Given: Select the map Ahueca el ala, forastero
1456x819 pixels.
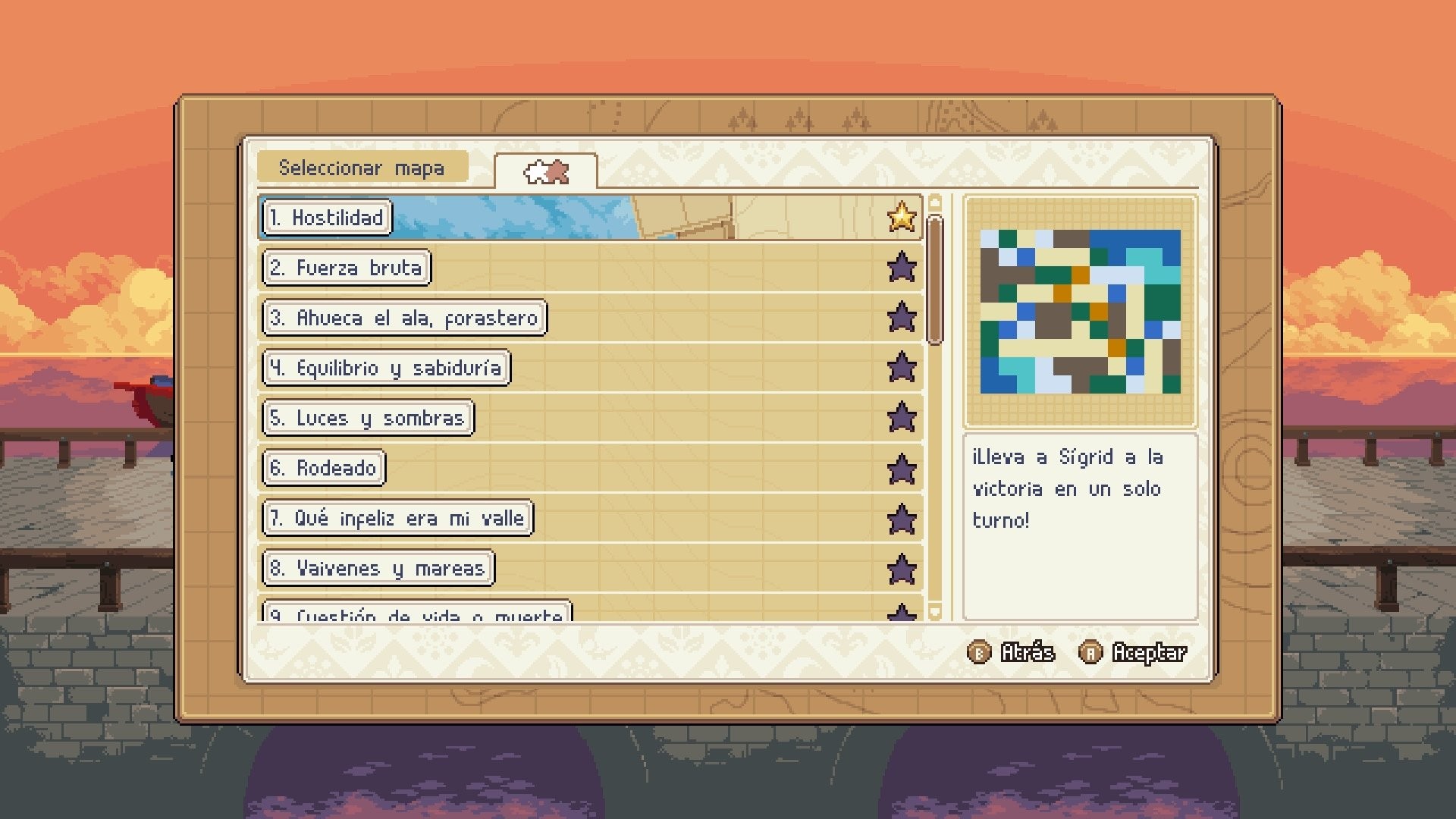Looking at the screenshot, I should pos(405,318).
